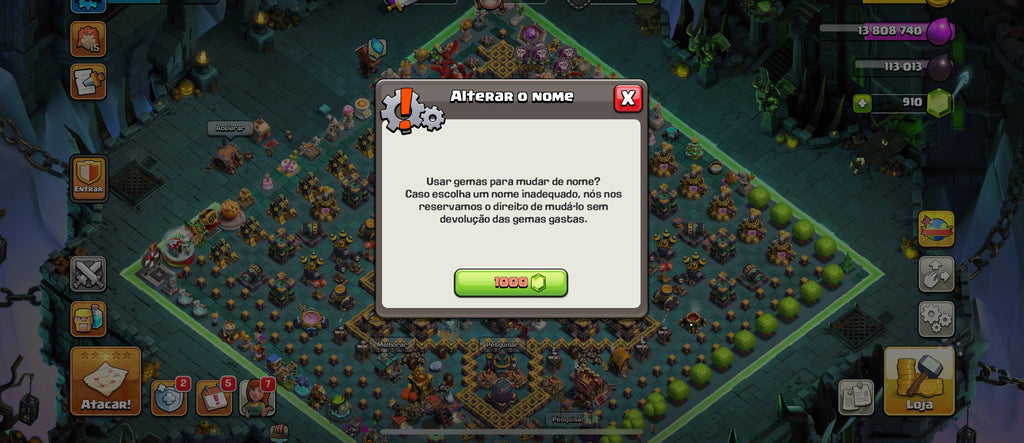
Task: Close the Alterar o nome dialog
Action: tap(627, 97)
